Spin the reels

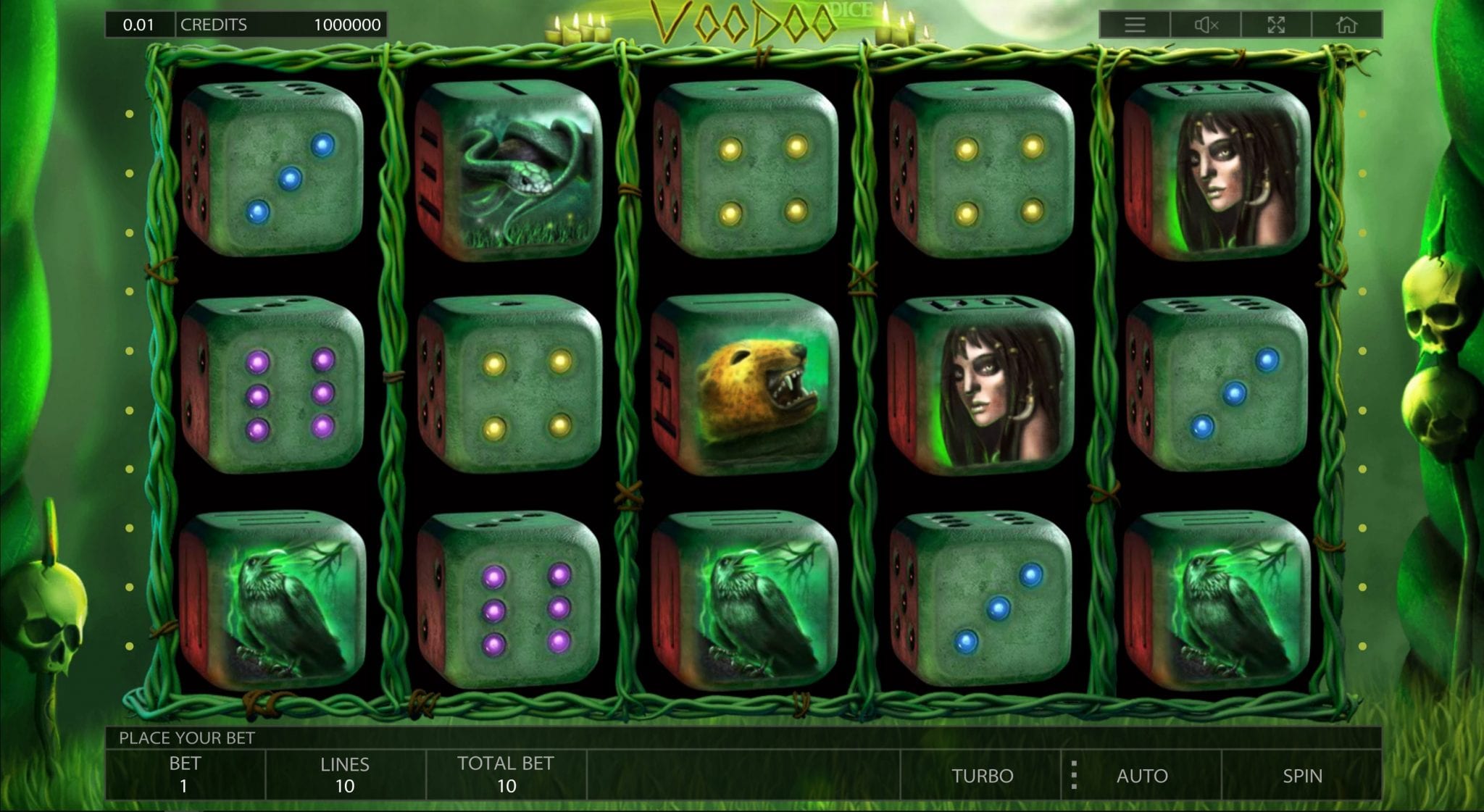tap(1301, 776)
